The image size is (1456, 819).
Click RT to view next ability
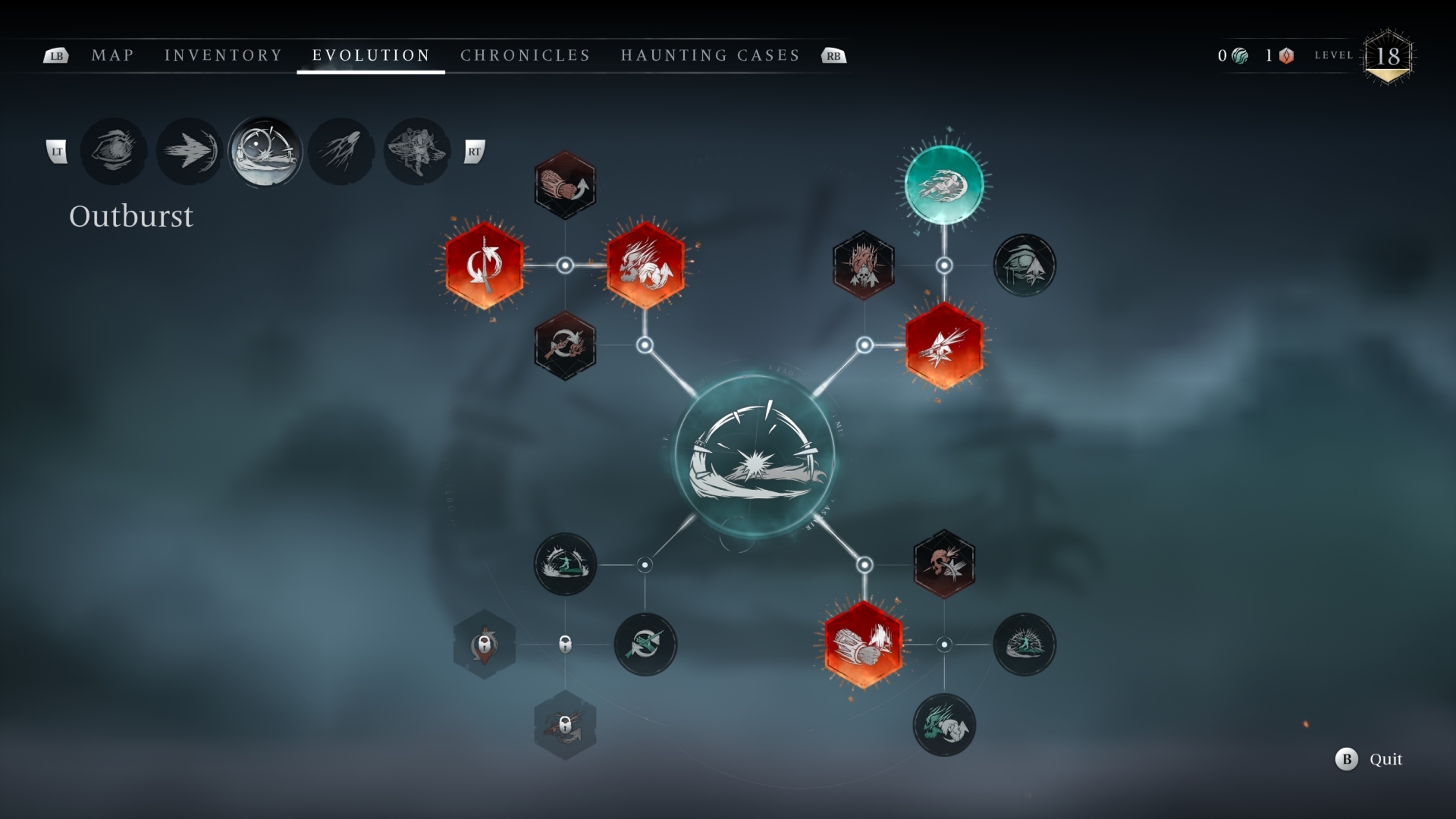[x=475, y=151]
